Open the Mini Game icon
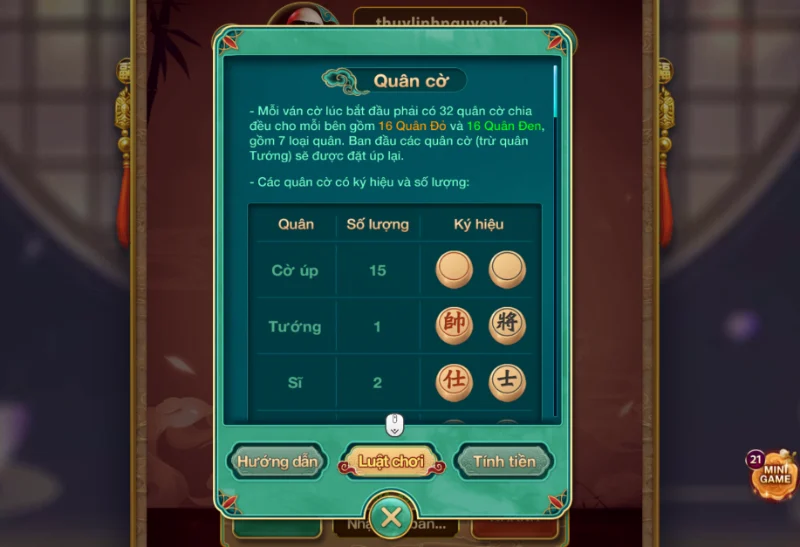The height and width of the screenshot is (547, 800). (x=773, y=474)
